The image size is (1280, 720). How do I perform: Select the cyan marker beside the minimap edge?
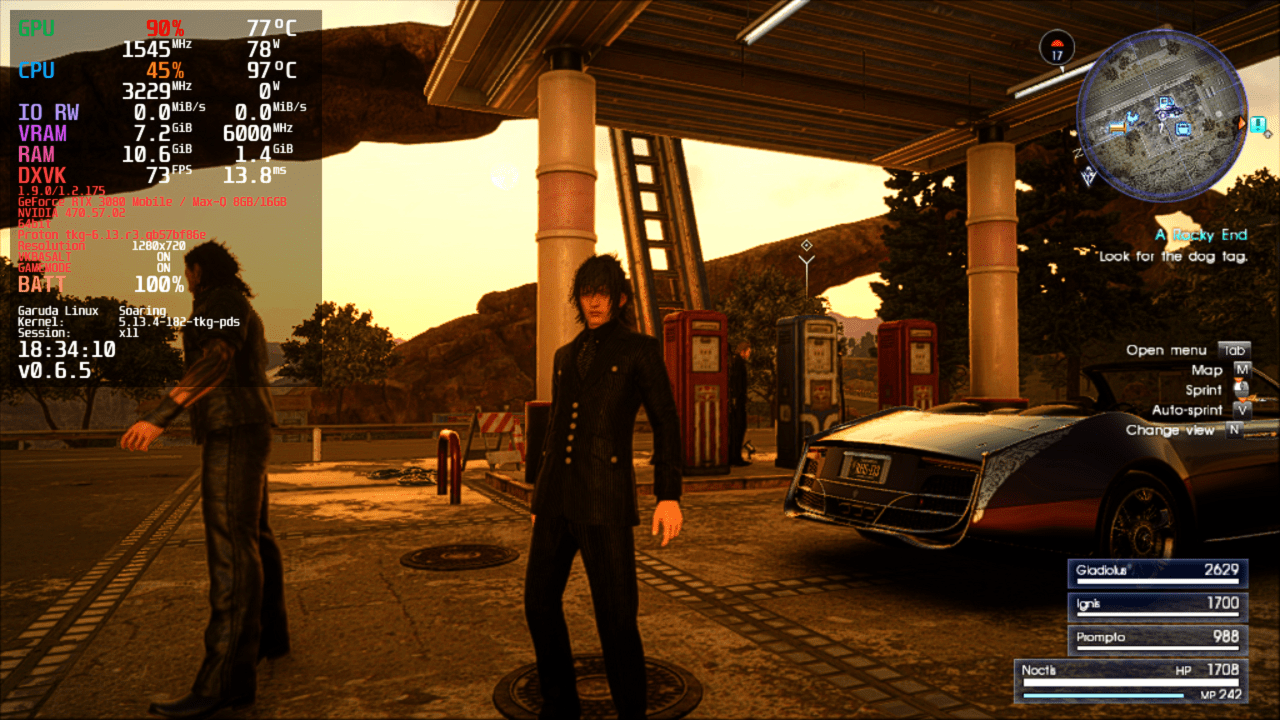[x=1257, y=124]
